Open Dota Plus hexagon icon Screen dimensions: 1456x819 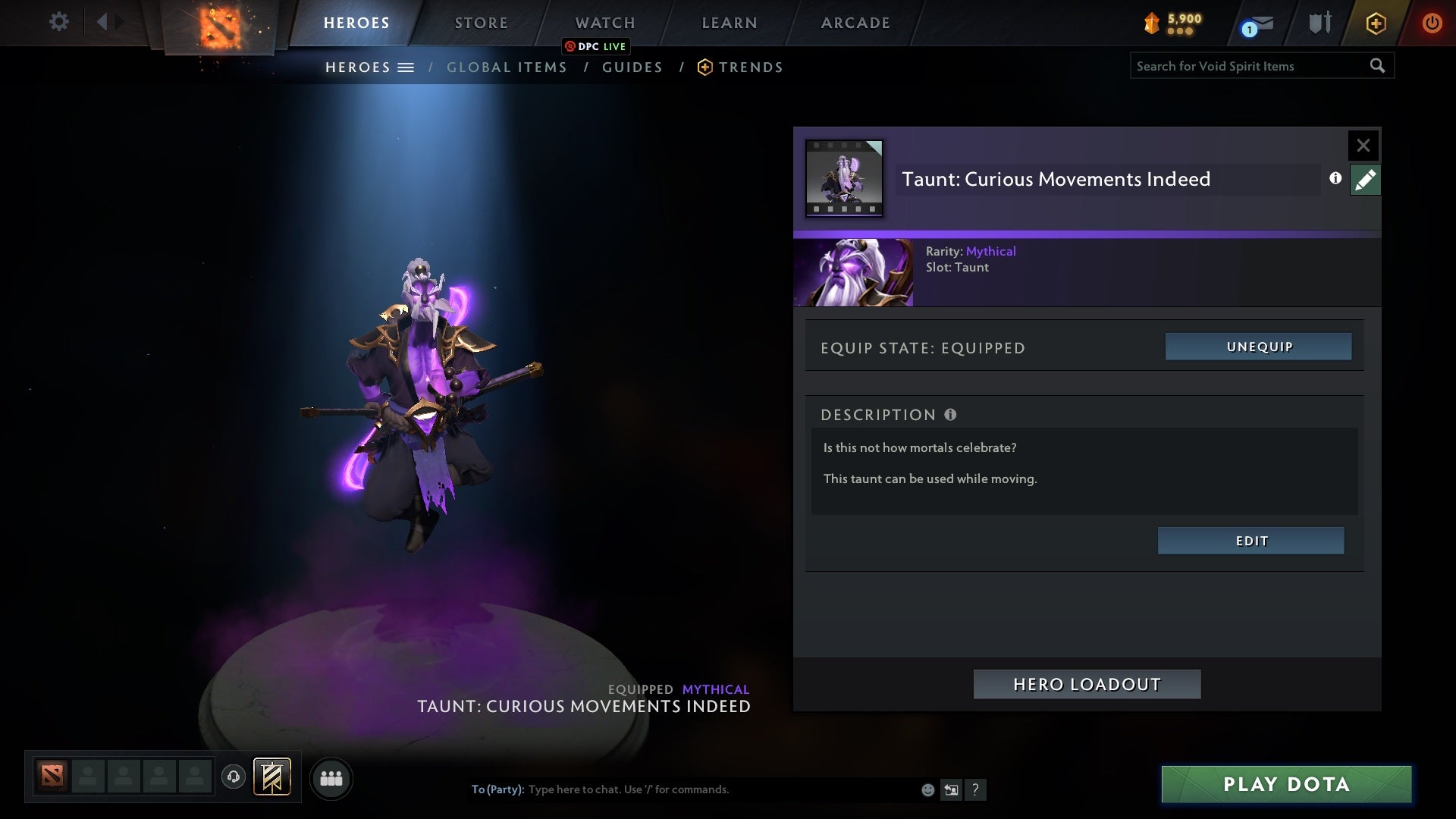1376,23
